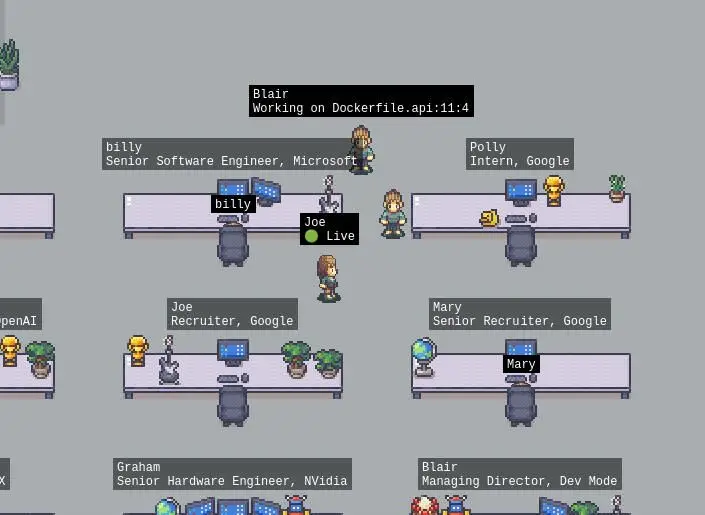Select Blair's "Working on Dockerfile.api" status label

coord(361,101)
